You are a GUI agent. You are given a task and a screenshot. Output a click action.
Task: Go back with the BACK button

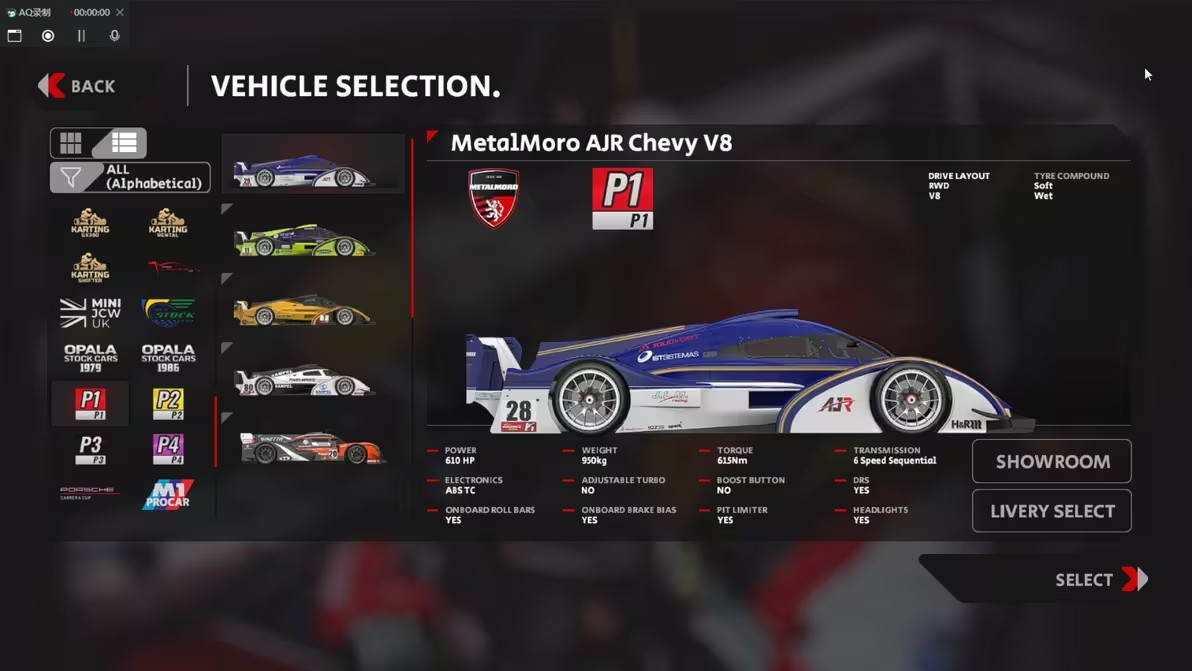coord(78,87)
